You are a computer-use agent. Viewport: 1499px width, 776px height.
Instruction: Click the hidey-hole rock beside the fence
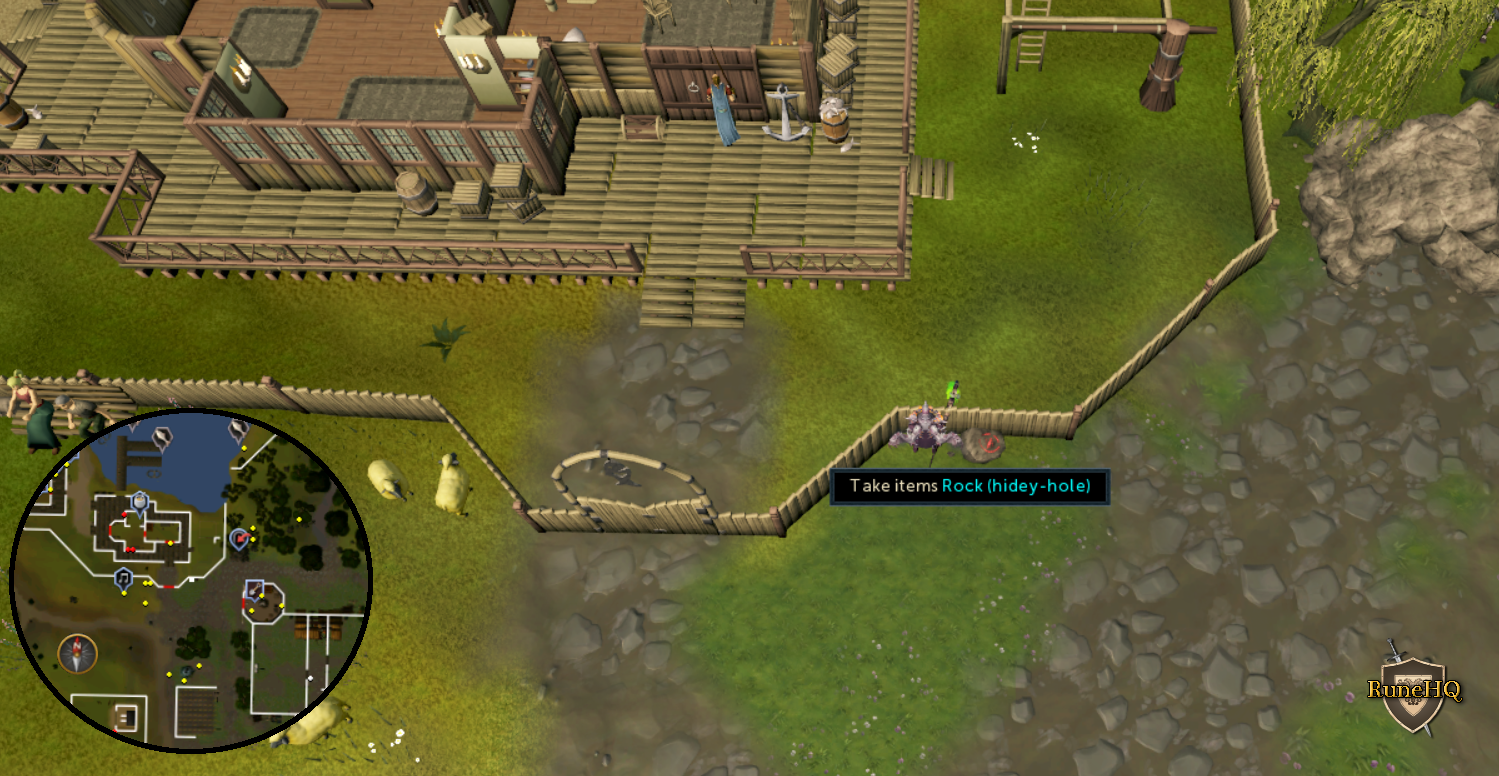coord(984,443)
